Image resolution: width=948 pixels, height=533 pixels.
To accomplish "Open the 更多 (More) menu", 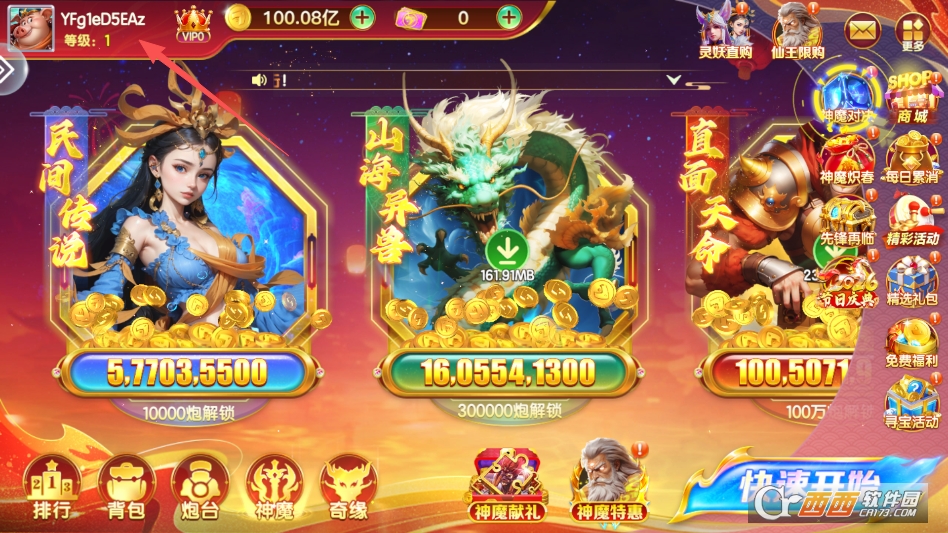I will point(913,33).
